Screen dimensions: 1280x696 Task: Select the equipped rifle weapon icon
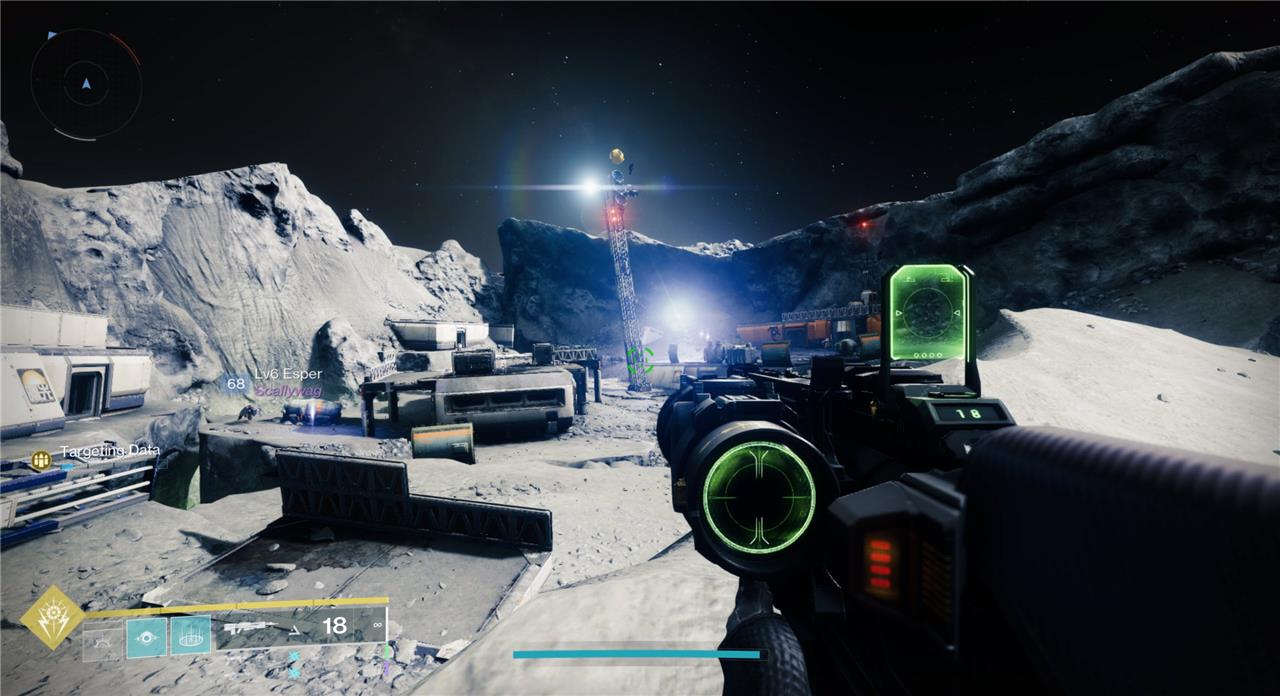247,628
